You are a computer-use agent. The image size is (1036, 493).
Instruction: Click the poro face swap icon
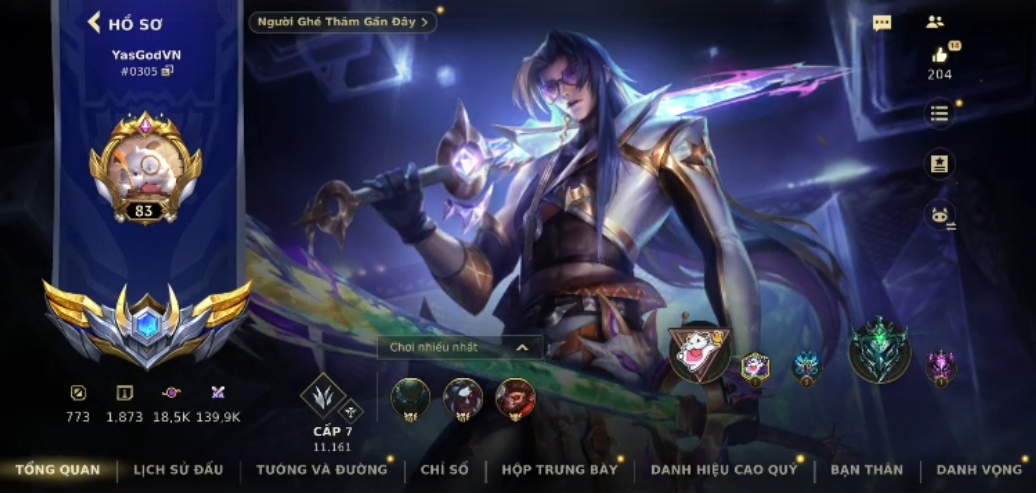939,215
